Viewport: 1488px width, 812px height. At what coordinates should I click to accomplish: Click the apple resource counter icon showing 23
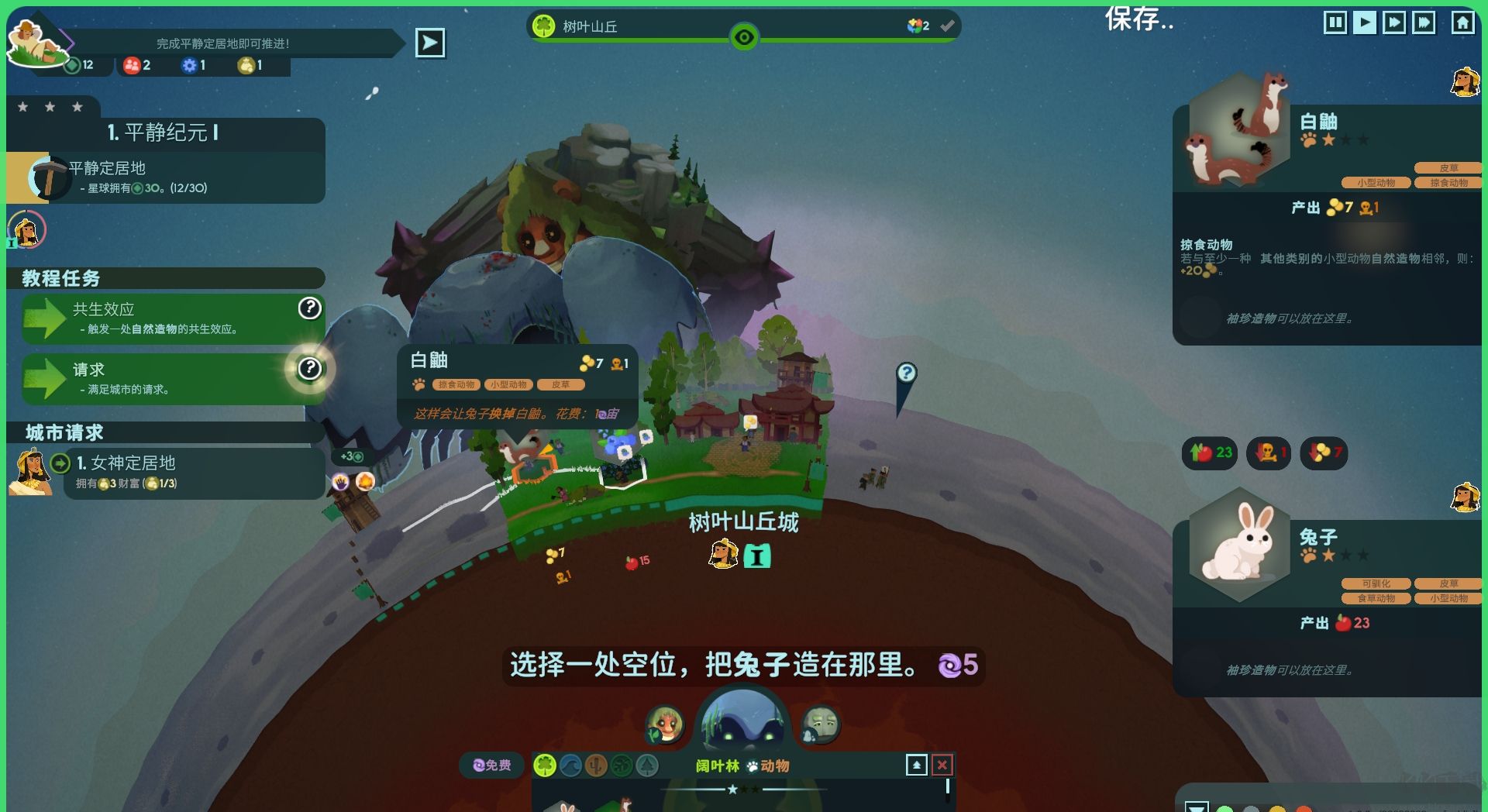coord(1208,453)
